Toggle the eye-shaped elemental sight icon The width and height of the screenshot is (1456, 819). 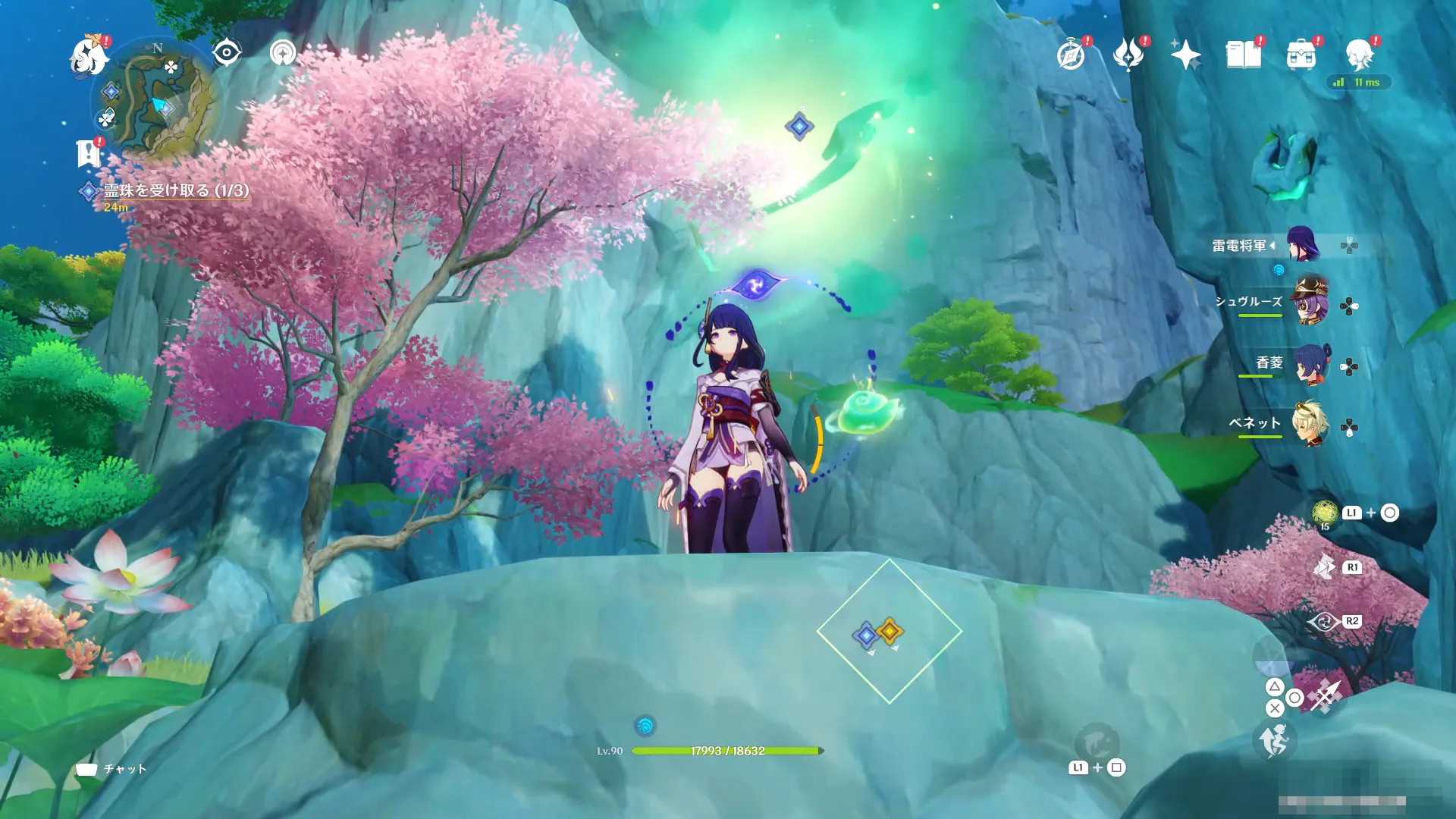[x=227, y=52]
